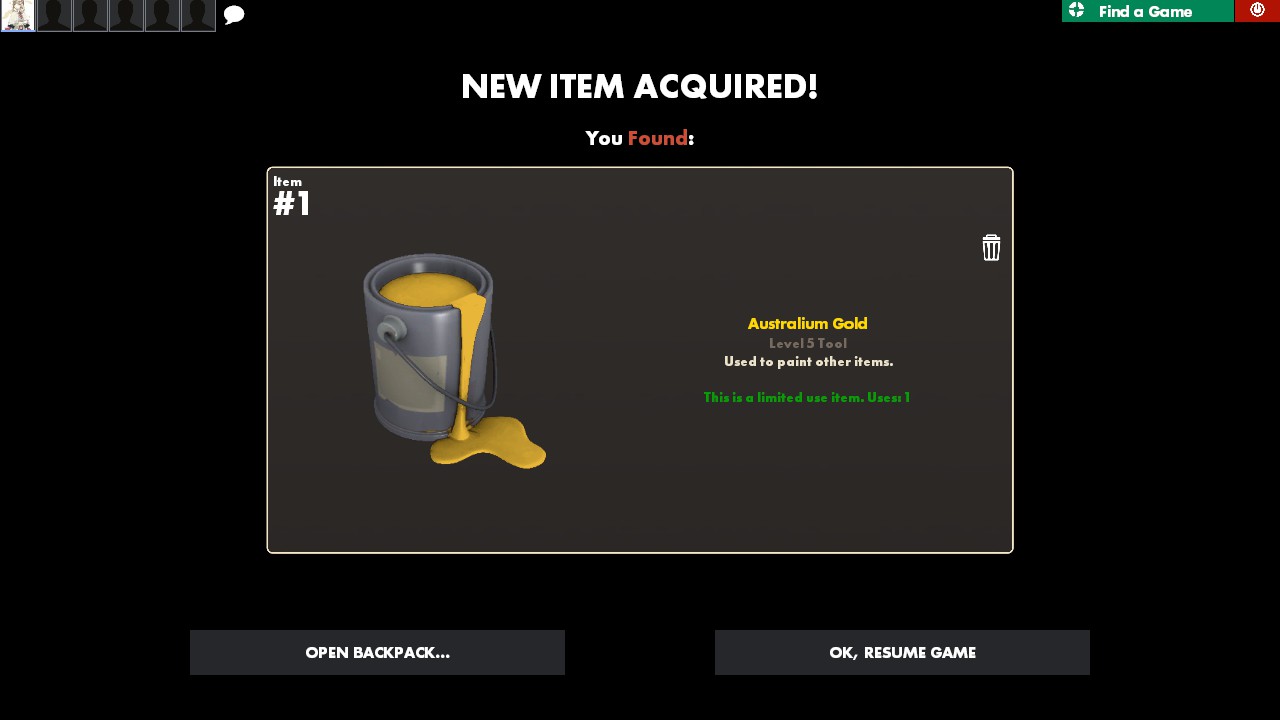
Task: Click the silhouette icon in the third party slot
Action: click(90, 15)
